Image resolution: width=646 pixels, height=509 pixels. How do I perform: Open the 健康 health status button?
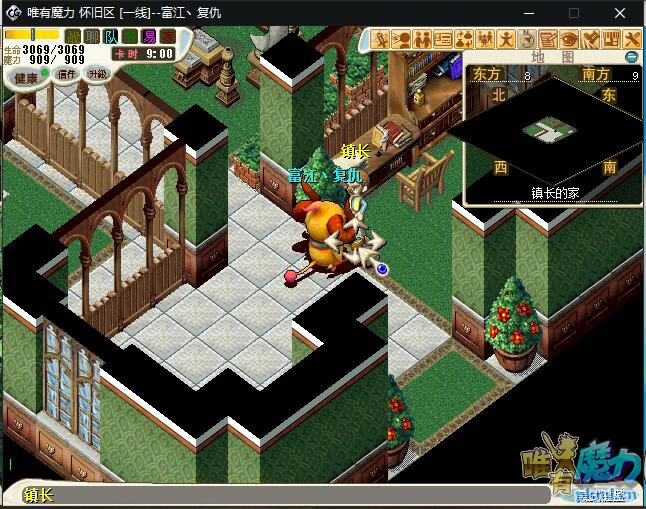[x=25, y=77]
